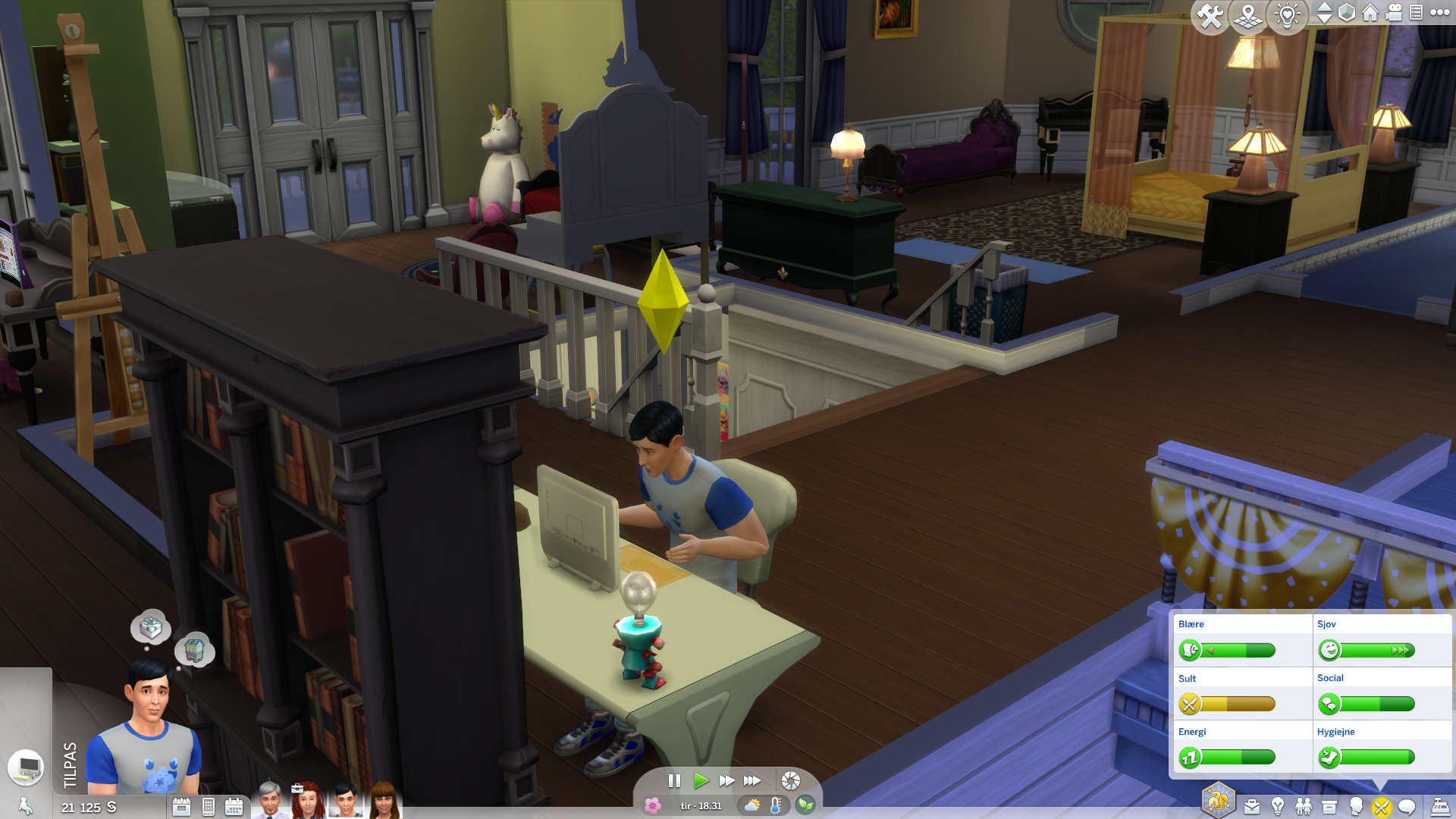This screenshot has width=1456, height=819.
Task: Open the green leaf eco footprint info
Action: 805,805
